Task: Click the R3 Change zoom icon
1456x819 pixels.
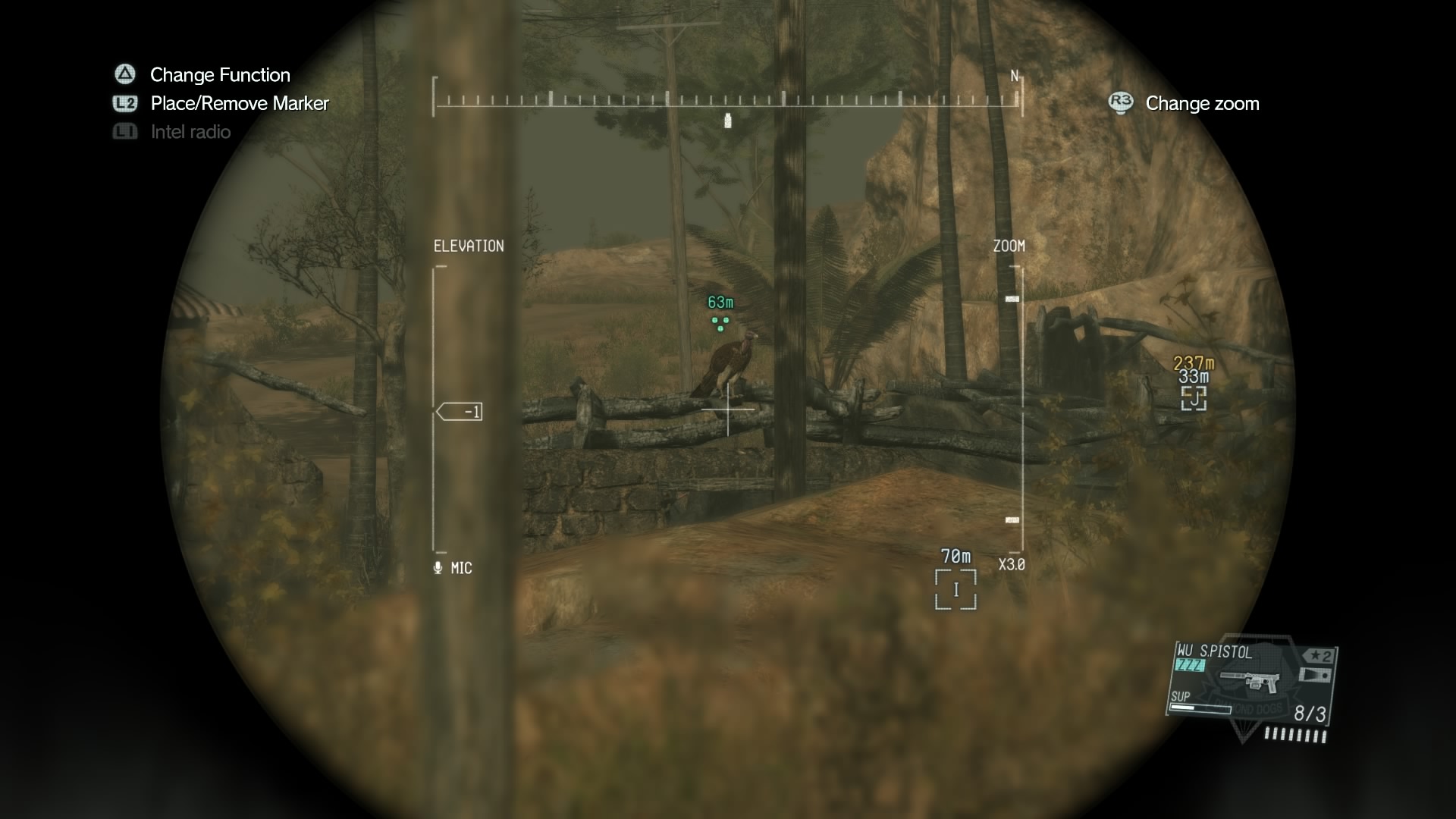Action: tap(1119, 103)
